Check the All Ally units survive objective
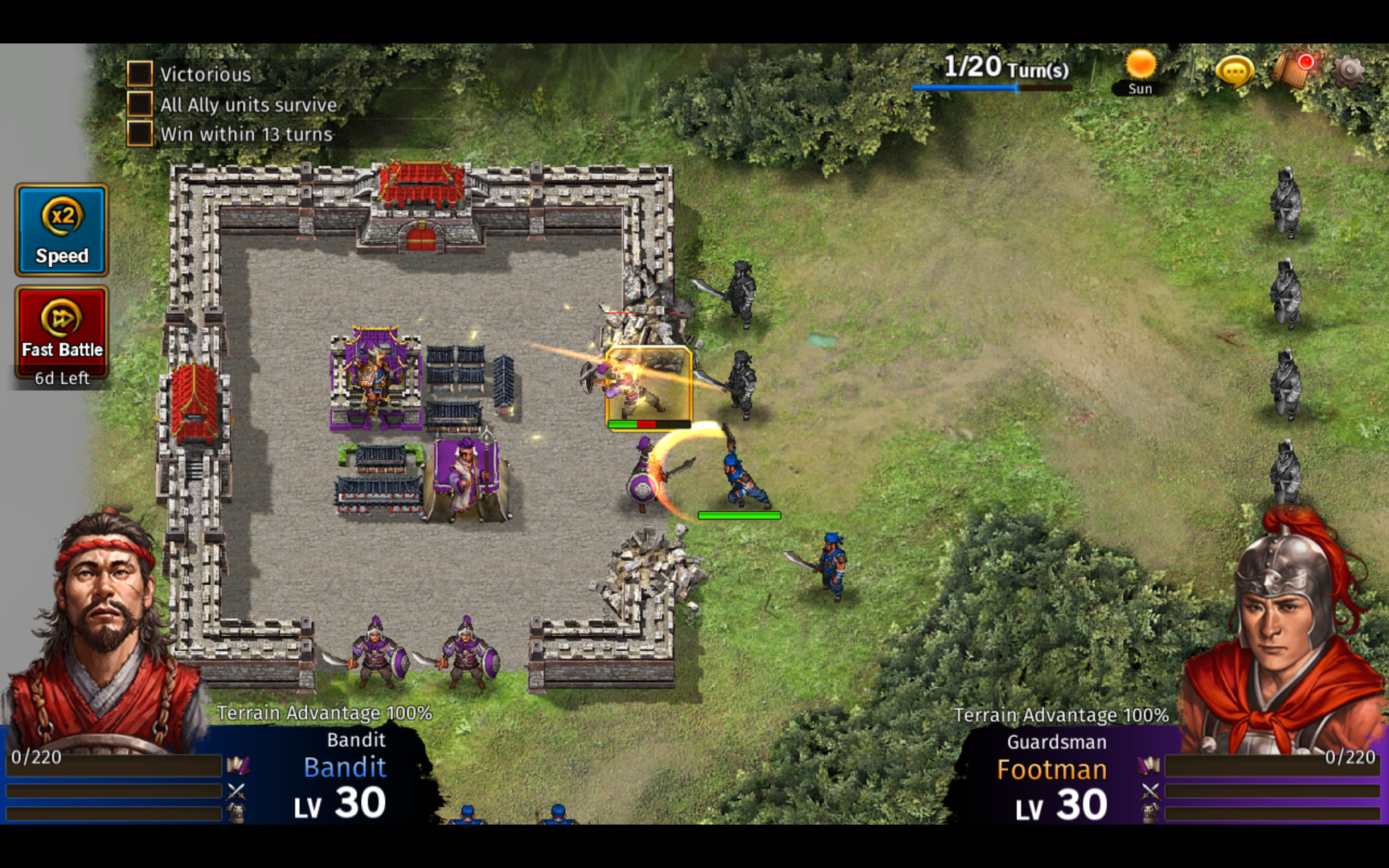The image size is (1389, 868). click(140, 104)
